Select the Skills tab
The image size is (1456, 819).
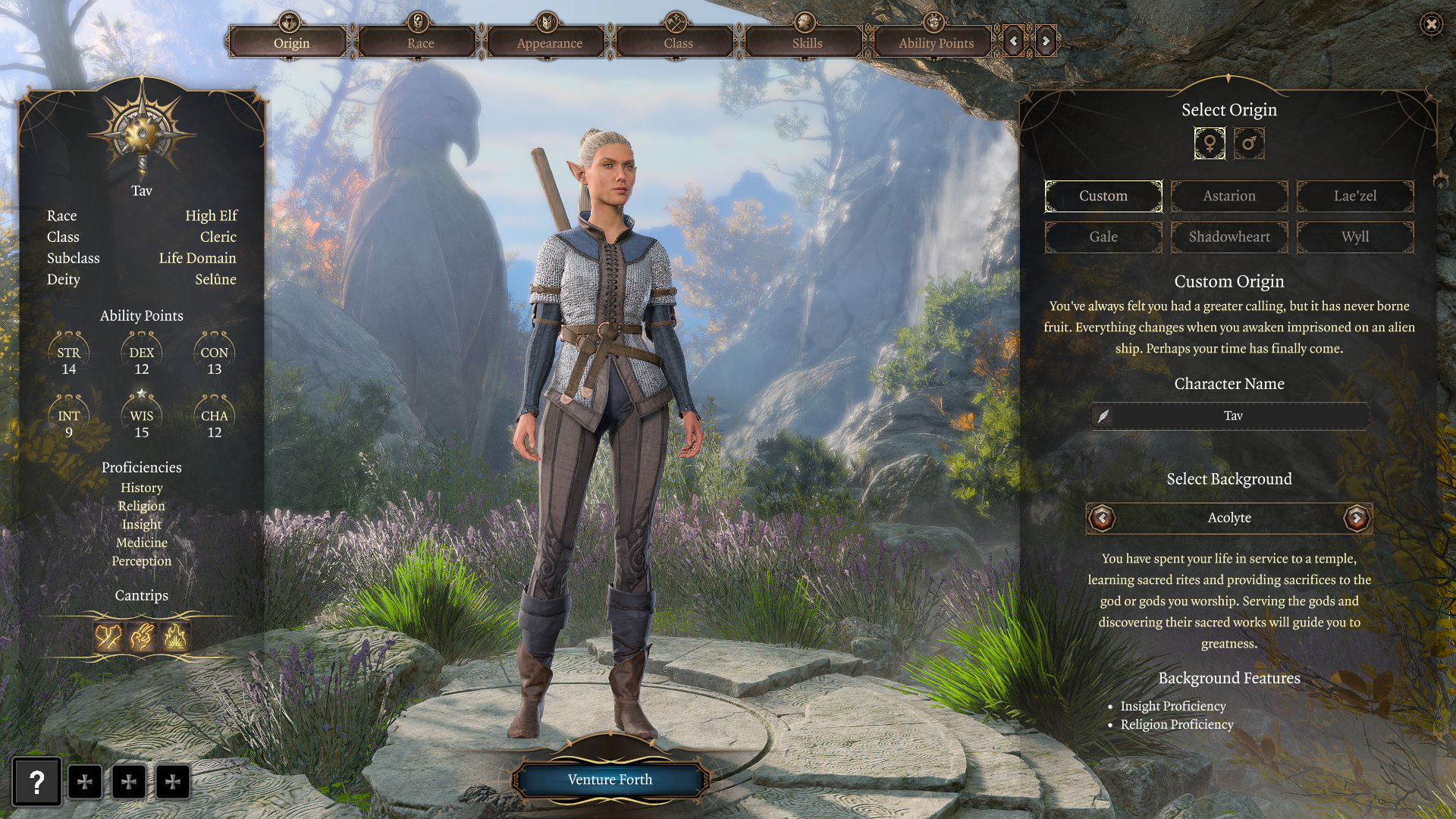coord(807,43)
